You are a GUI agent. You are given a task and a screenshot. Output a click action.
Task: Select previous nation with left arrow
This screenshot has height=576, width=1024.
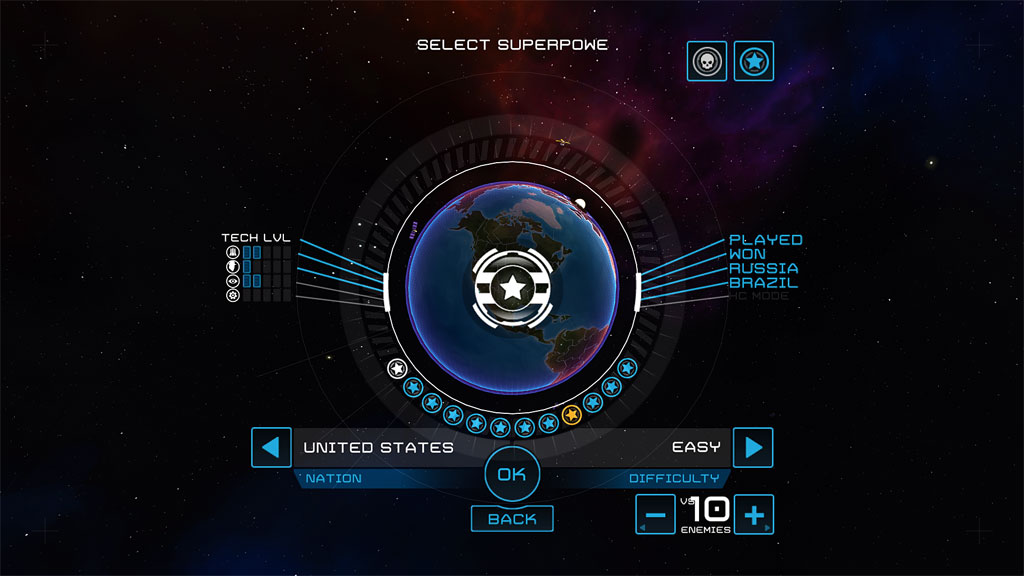pyautogui.click(x=270, y=447)
